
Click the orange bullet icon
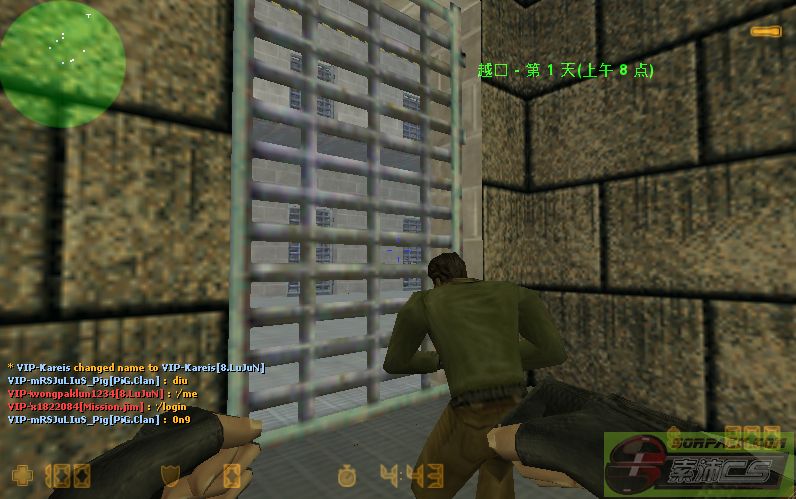[x=766, y=32]
